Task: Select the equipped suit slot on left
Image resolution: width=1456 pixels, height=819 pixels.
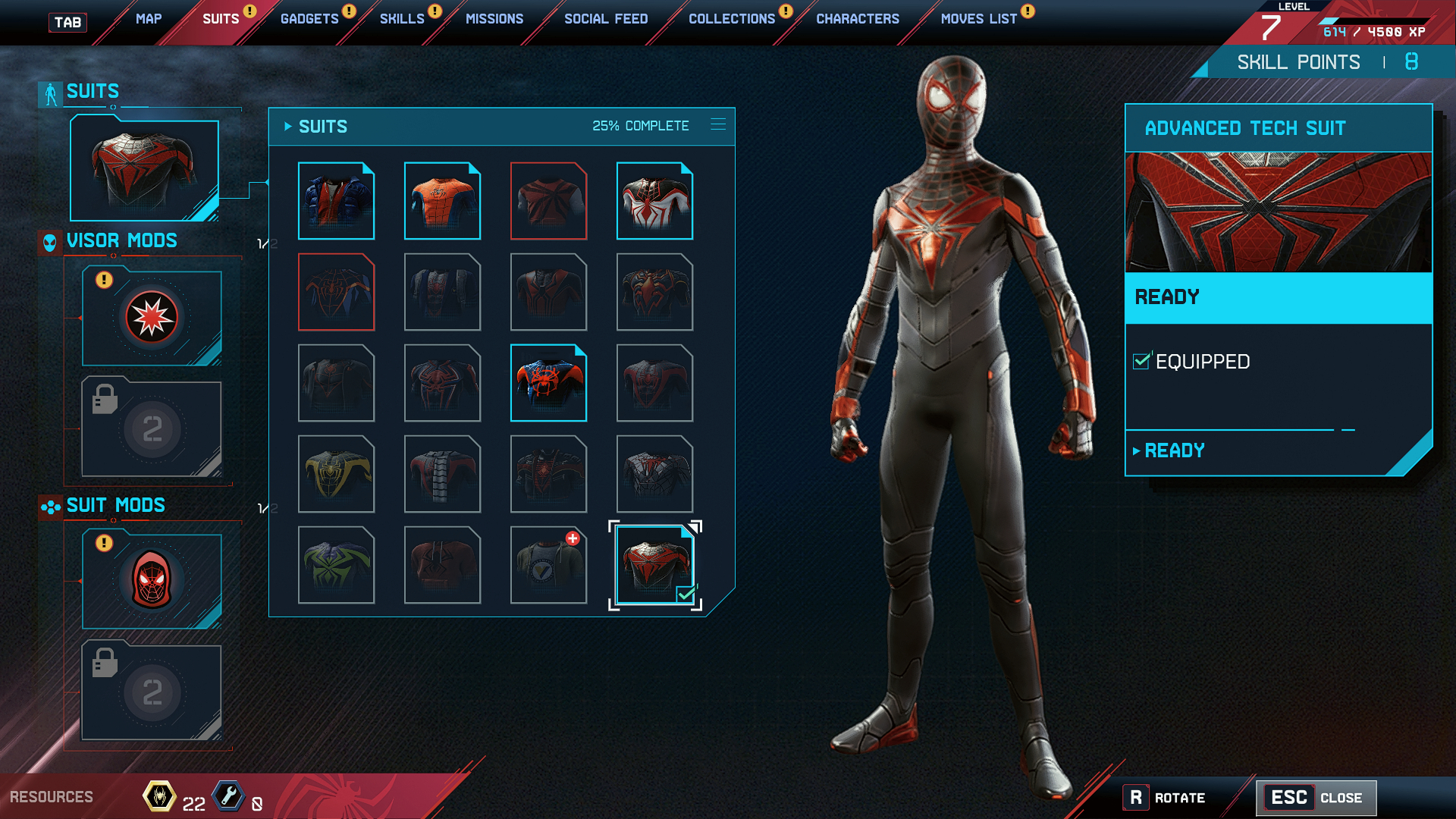Action: point(144,170)
